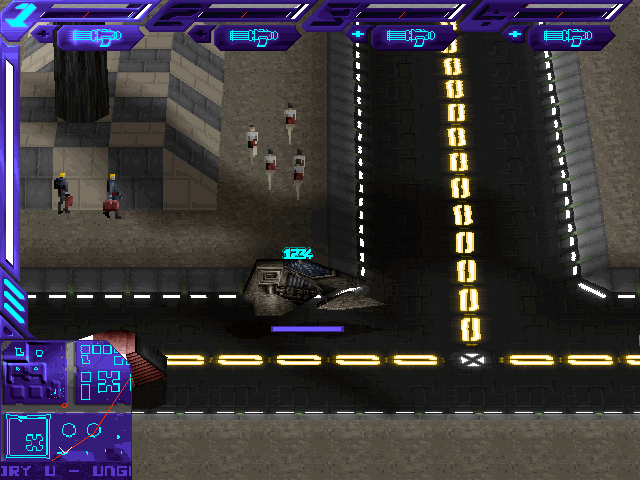Click agent 3's minigun weapon icon
640x480 pixels.
pyautogui.click(x=414, y=37)
